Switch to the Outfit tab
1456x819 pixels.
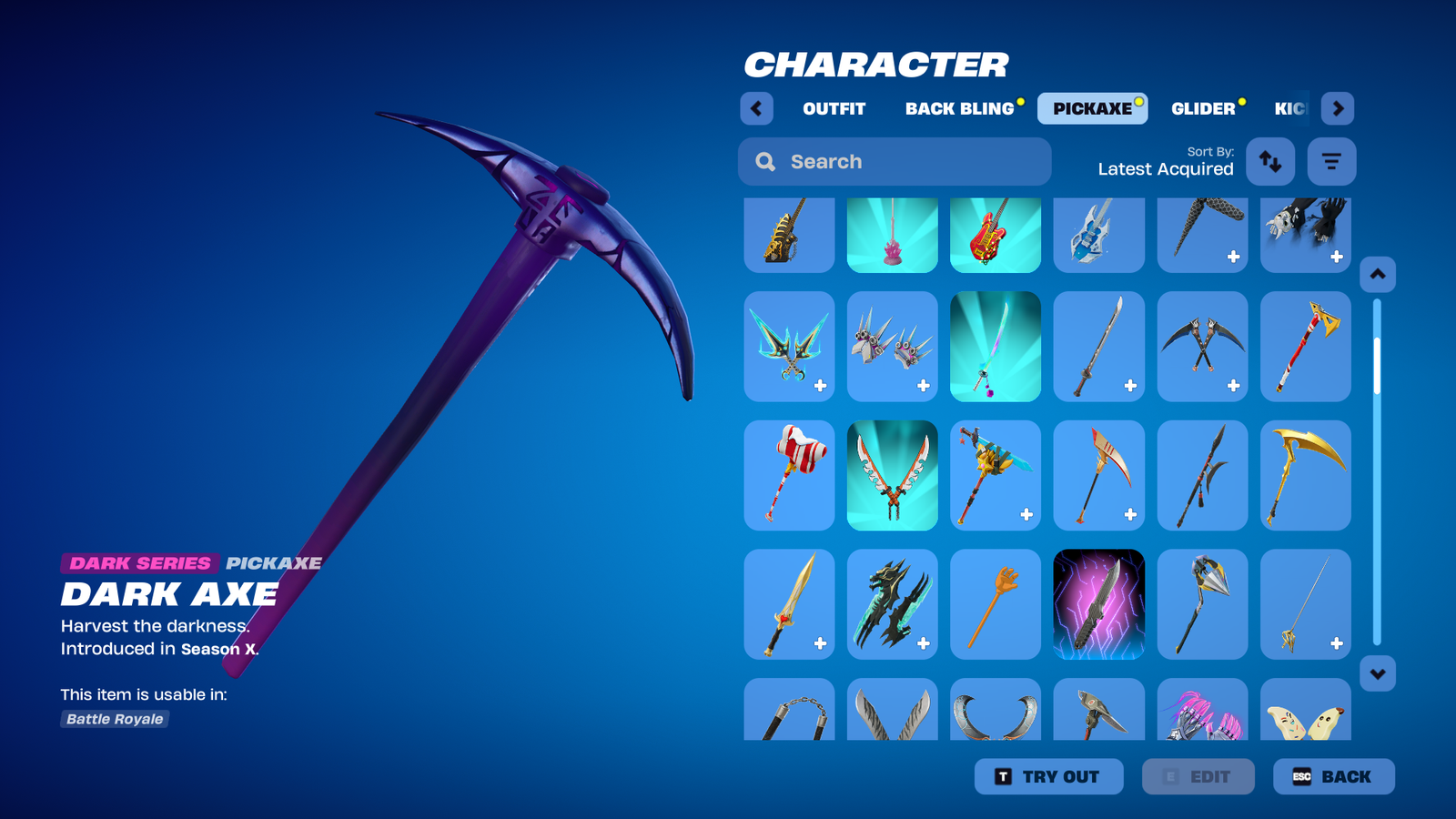point(834,108)
